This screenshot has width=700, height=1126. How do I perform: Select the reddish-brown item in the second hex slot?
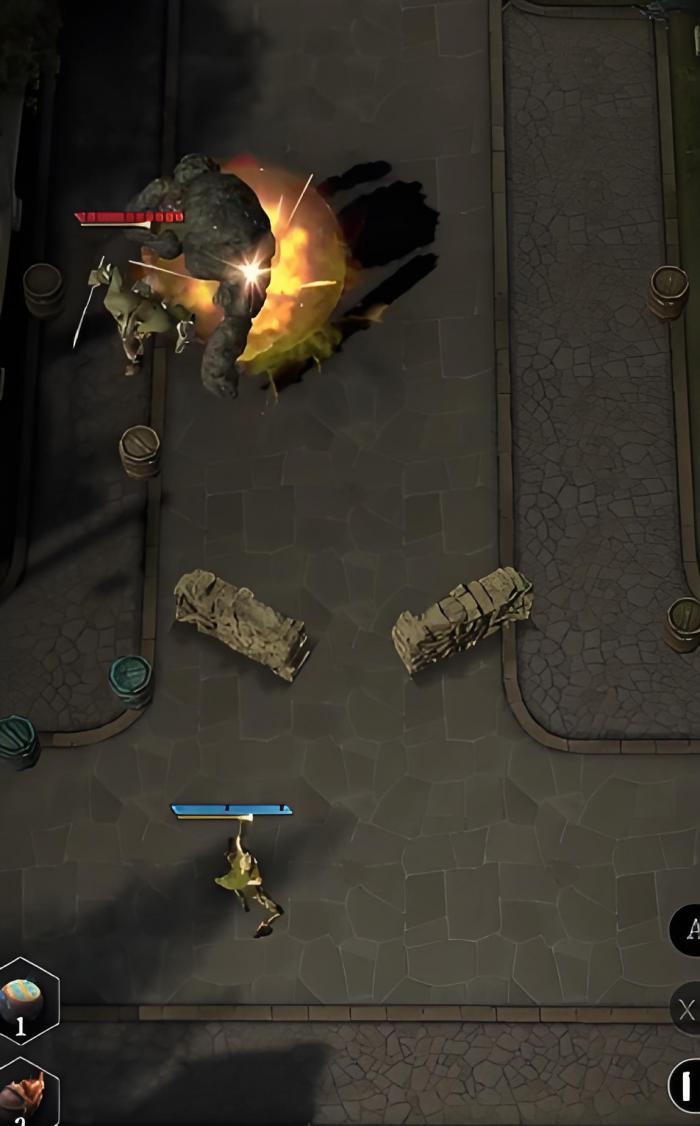(26, 1093)
